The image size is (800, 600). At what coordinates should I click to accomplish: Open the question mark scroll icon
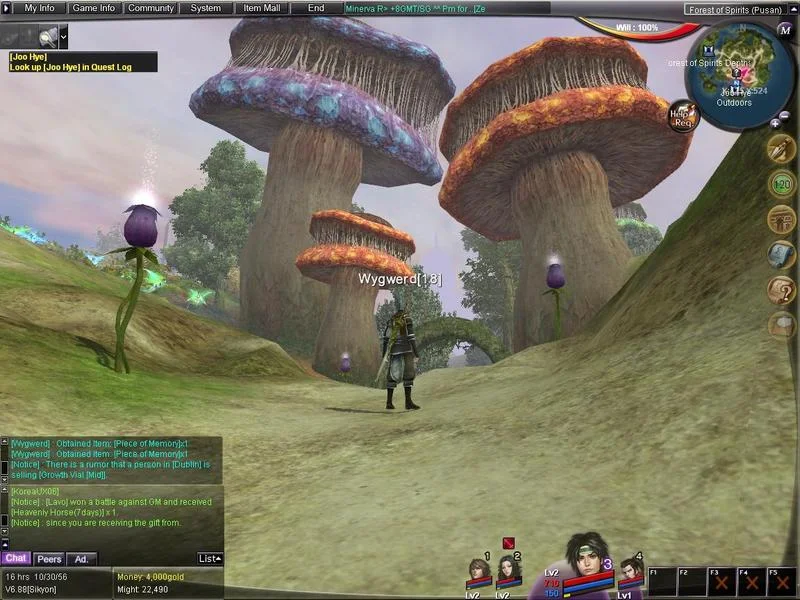point(781,290)
